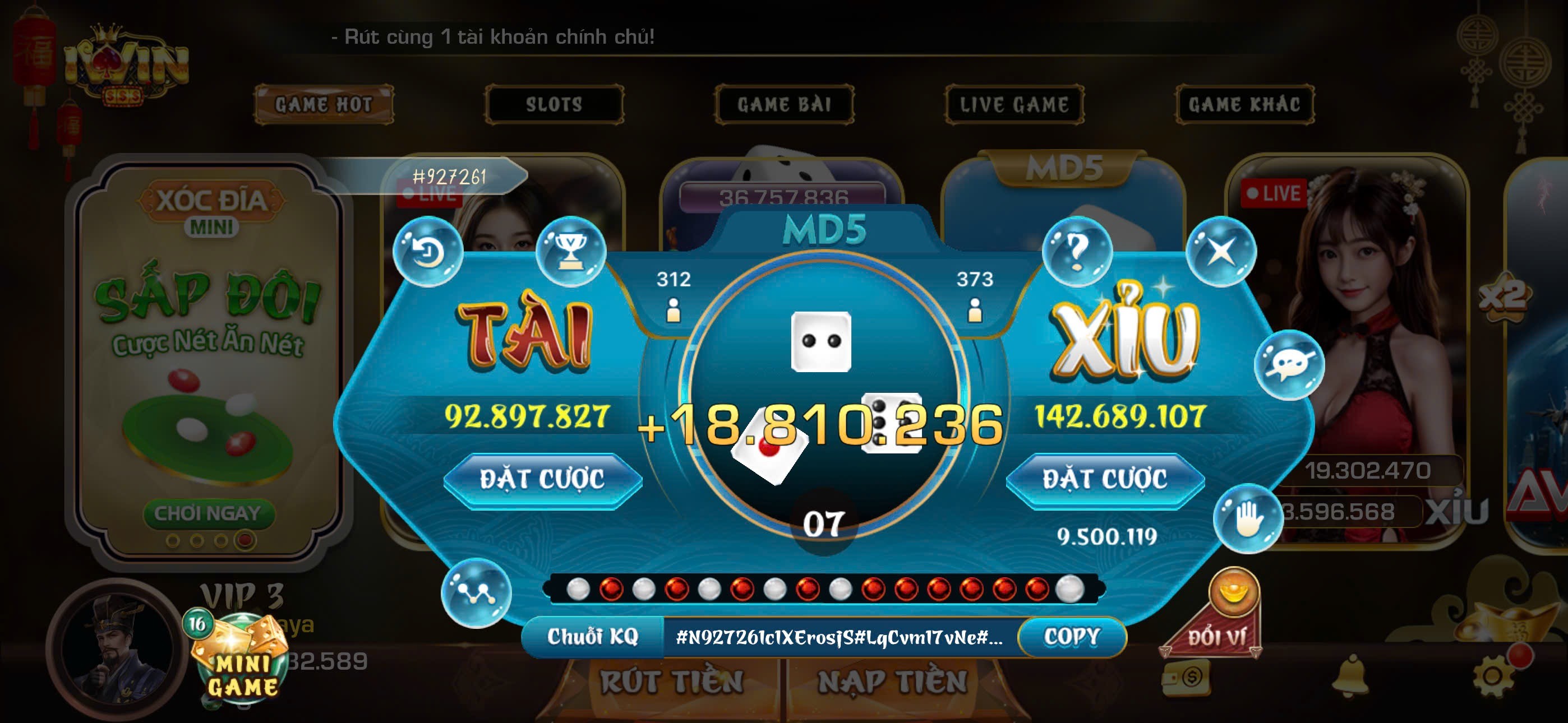The width and height of the screenshot is (1568, 723).
Task: Switch to the Slots tab
Action: (x=554, y=105)
